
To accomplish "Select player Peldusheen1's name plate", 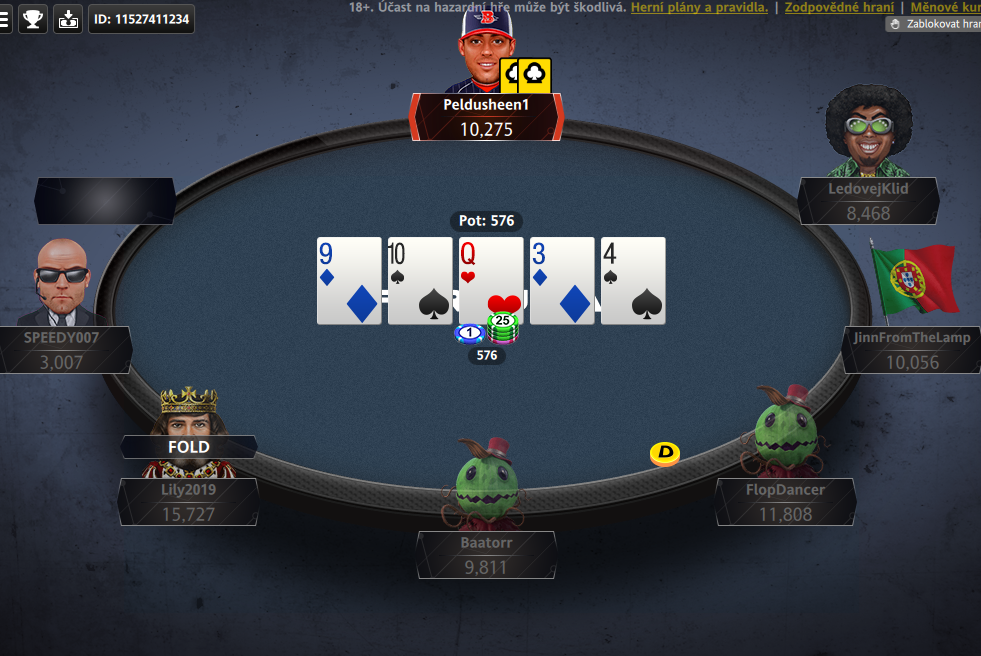I will (486, 117).
